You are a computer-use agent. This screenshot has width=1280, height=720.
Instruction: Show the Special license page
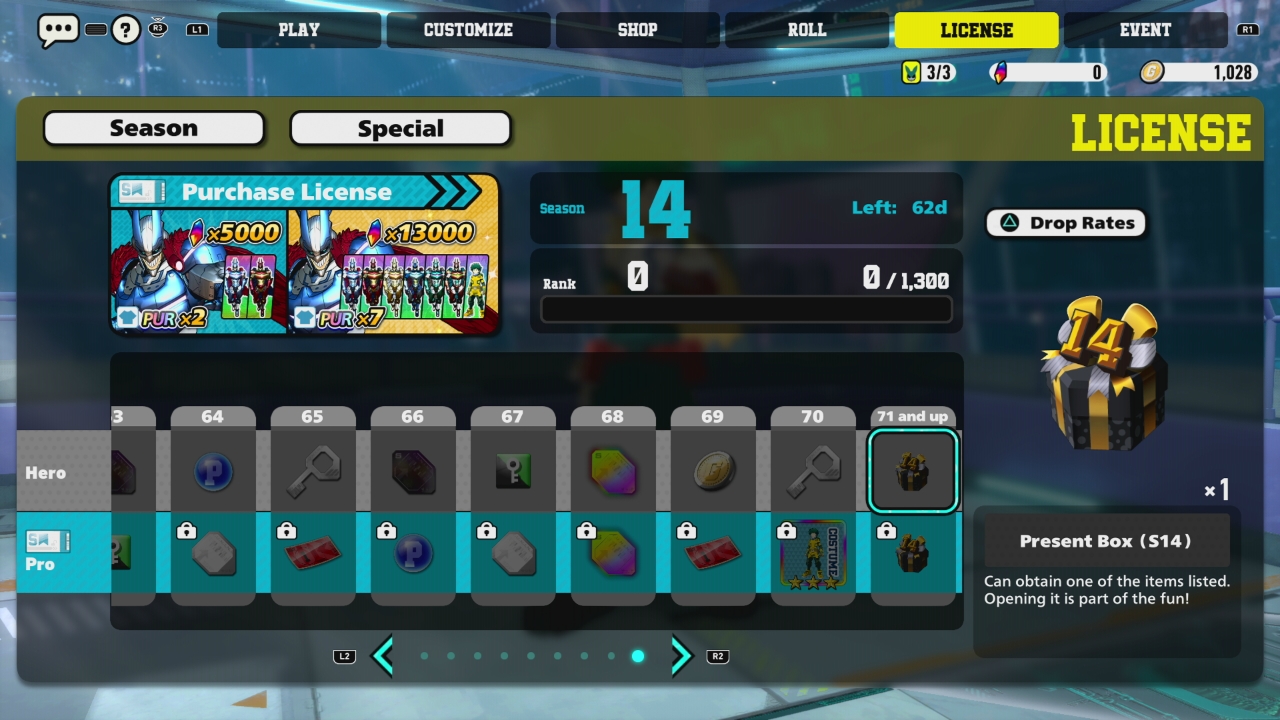[400, 128]
